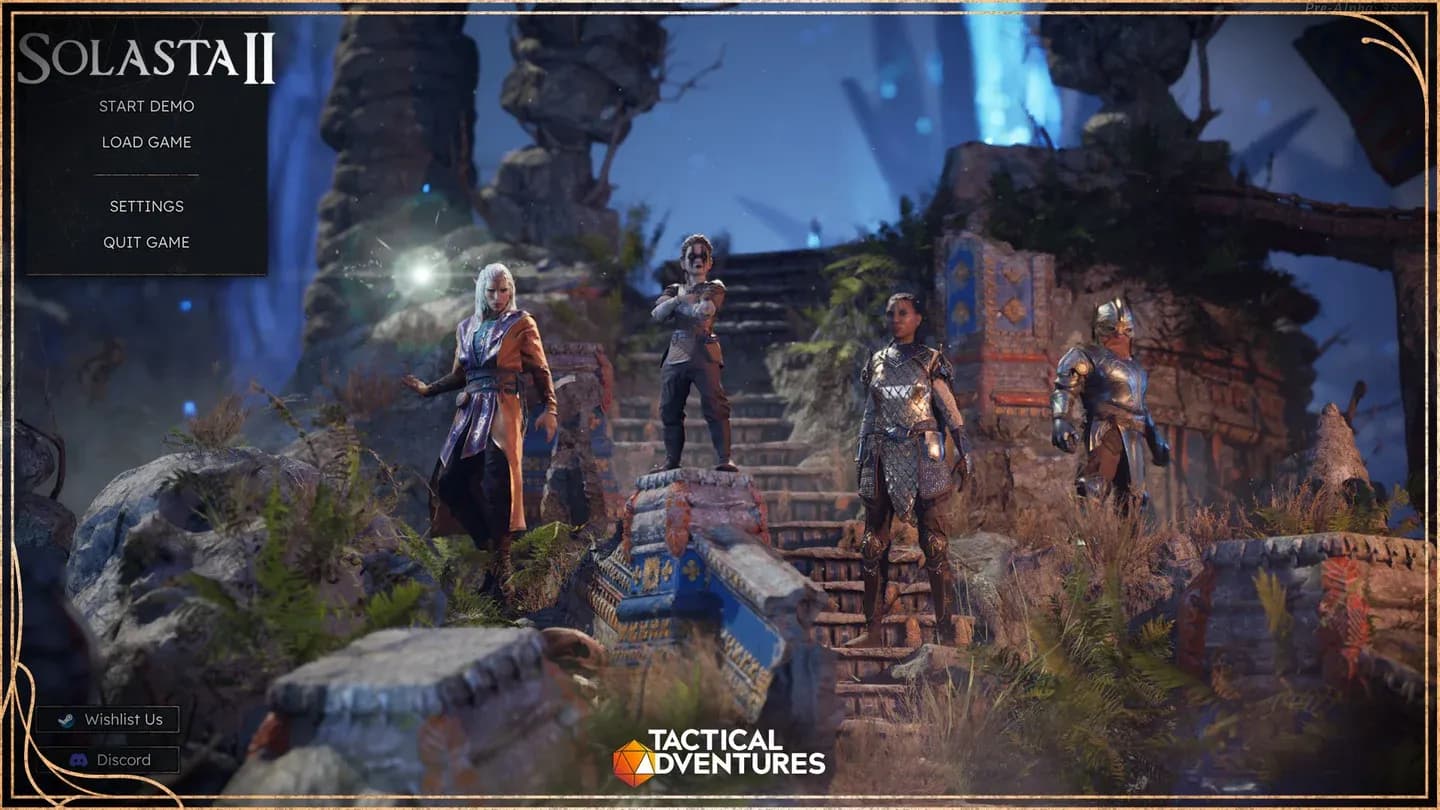Choose Quit Game
This screenshot has height=810, width=1440.
click(146, 242)
